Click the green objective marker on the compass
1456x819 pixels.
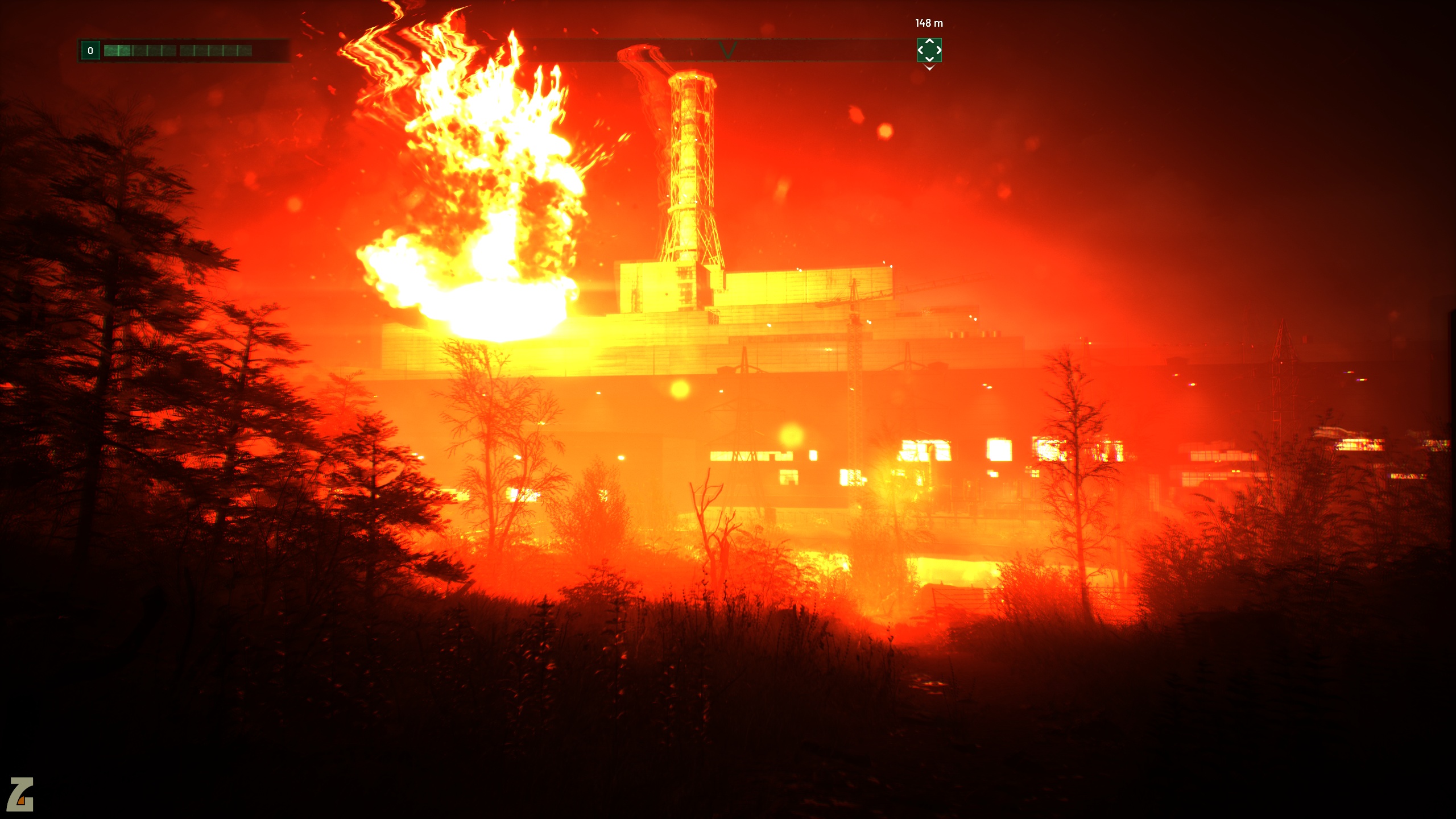[x=929, y=50]
